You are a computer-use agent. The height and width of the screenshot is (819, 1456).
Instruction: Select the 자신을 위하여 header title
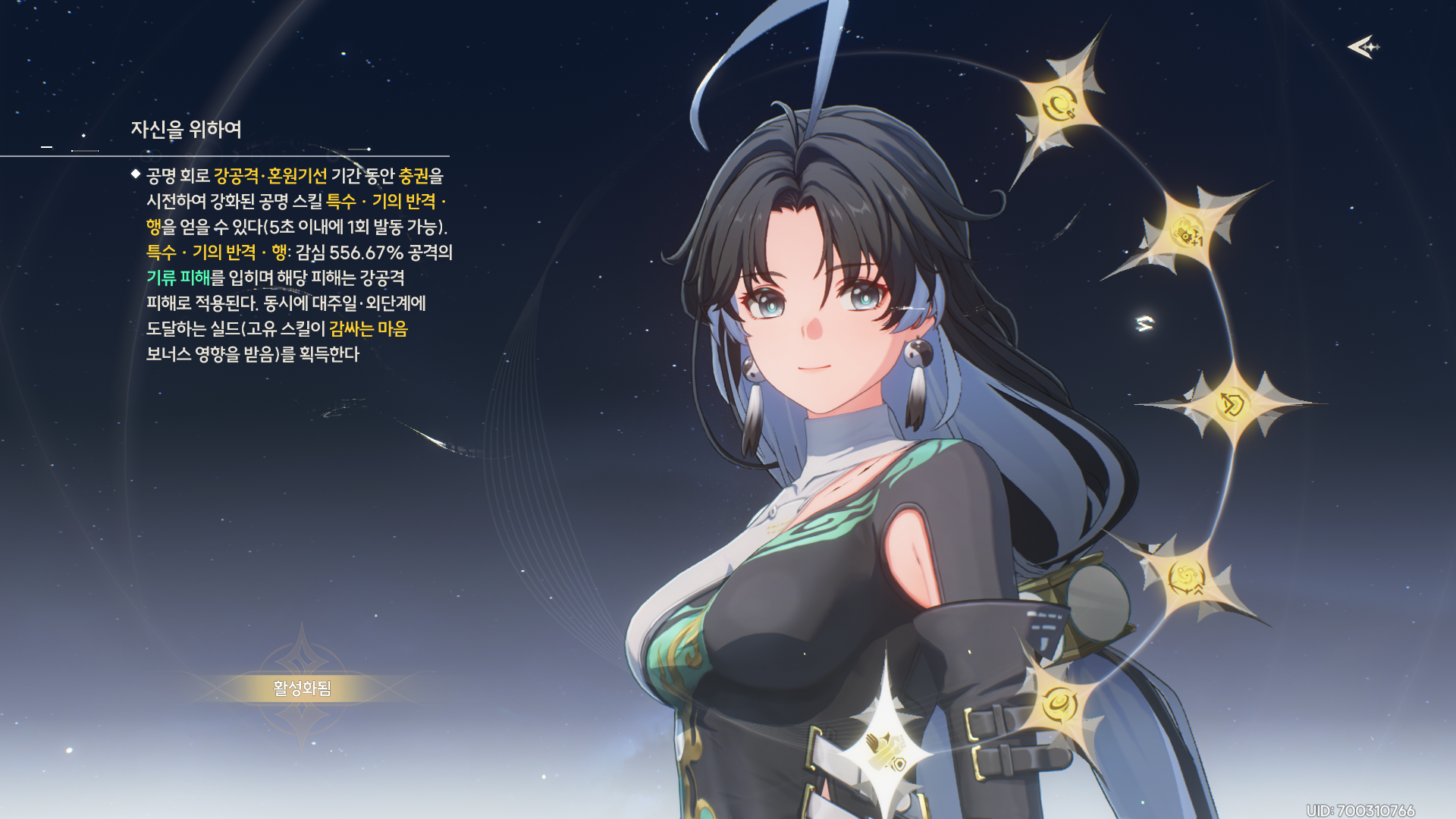pyautogui.click(x=187, y=129)
